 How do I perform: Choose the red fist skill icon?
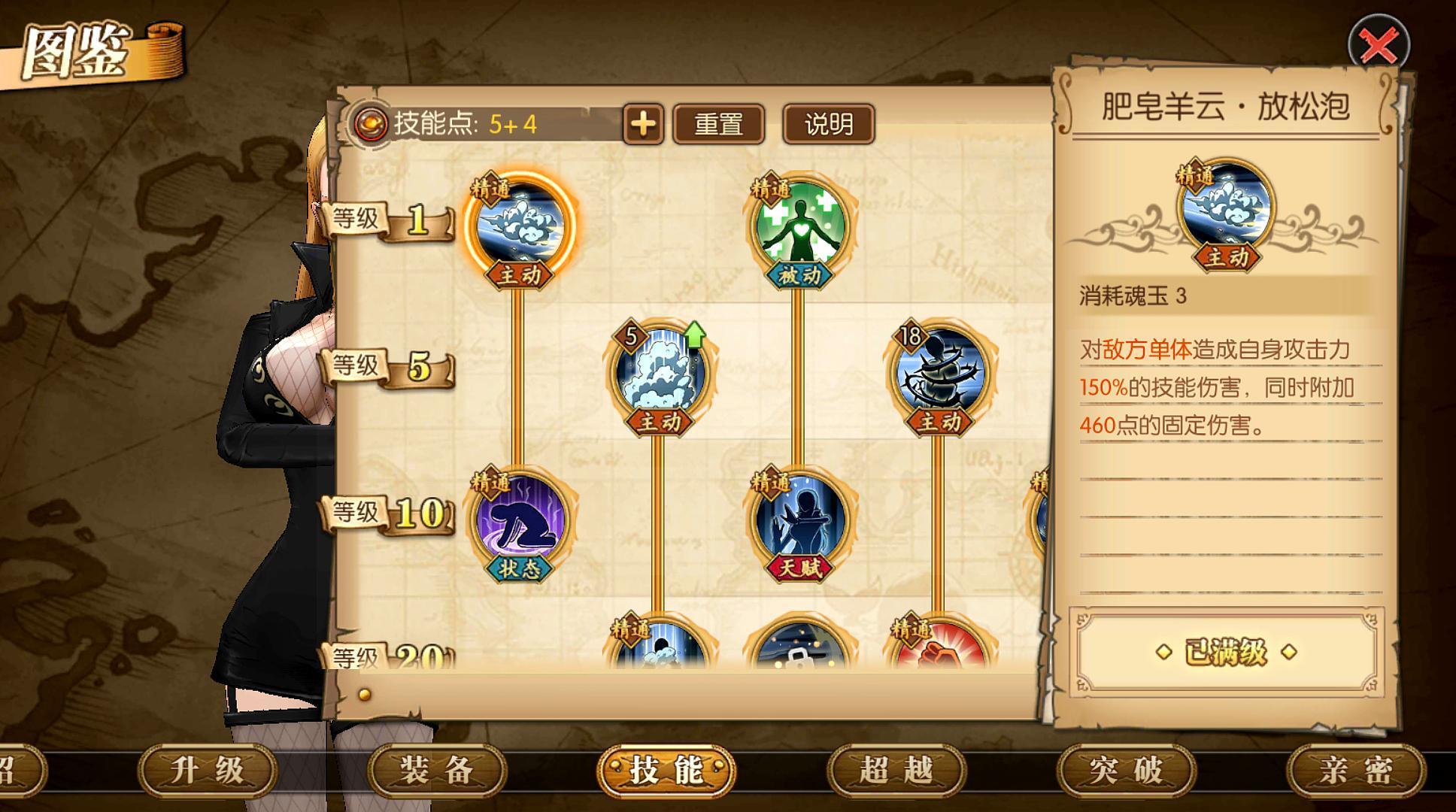tap(939, 647)
